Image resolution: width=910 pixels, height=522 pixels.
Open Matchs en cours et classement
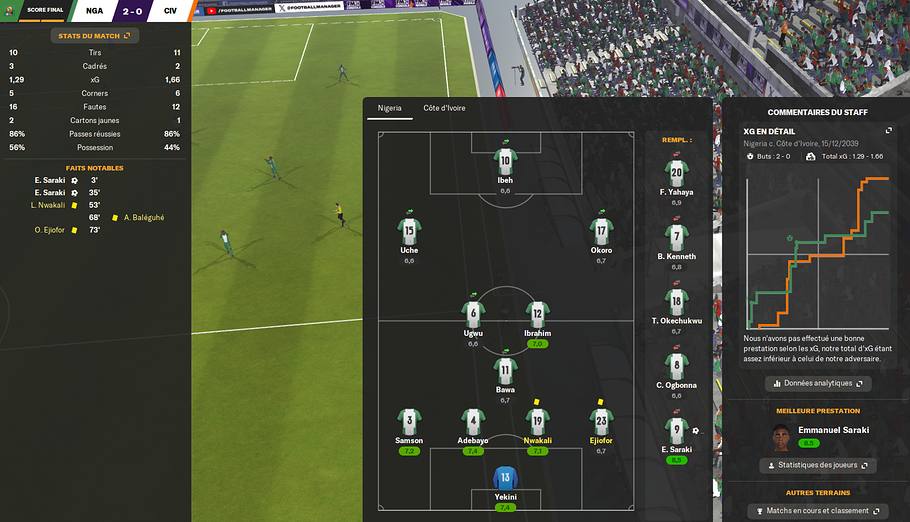click(x=818, y=512)
